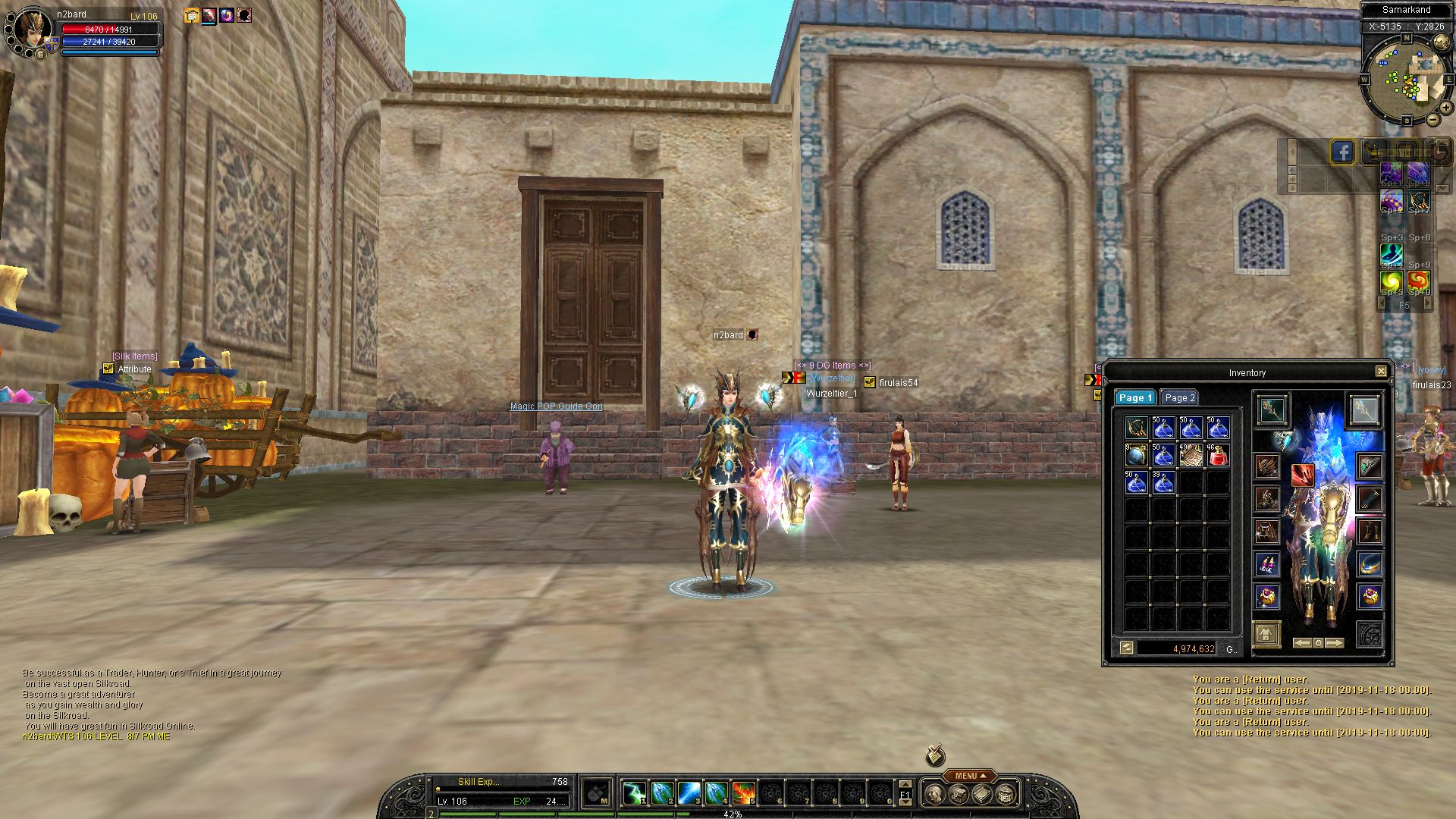
Task: Zoom in the minimap with plus button
Action: tap(1446, 108)
